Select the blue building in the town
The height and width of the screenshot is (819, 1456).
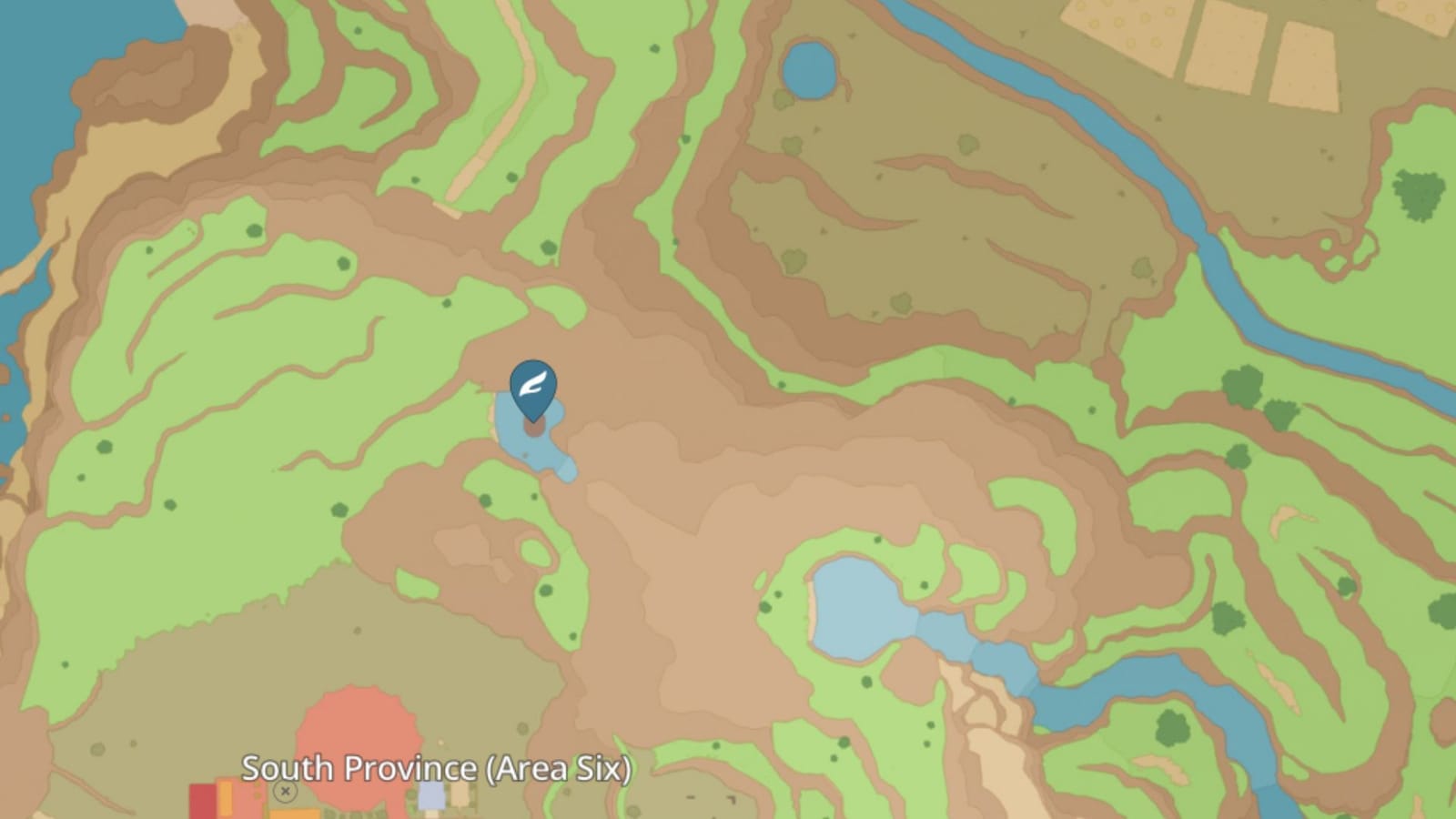tap(431, 796)
